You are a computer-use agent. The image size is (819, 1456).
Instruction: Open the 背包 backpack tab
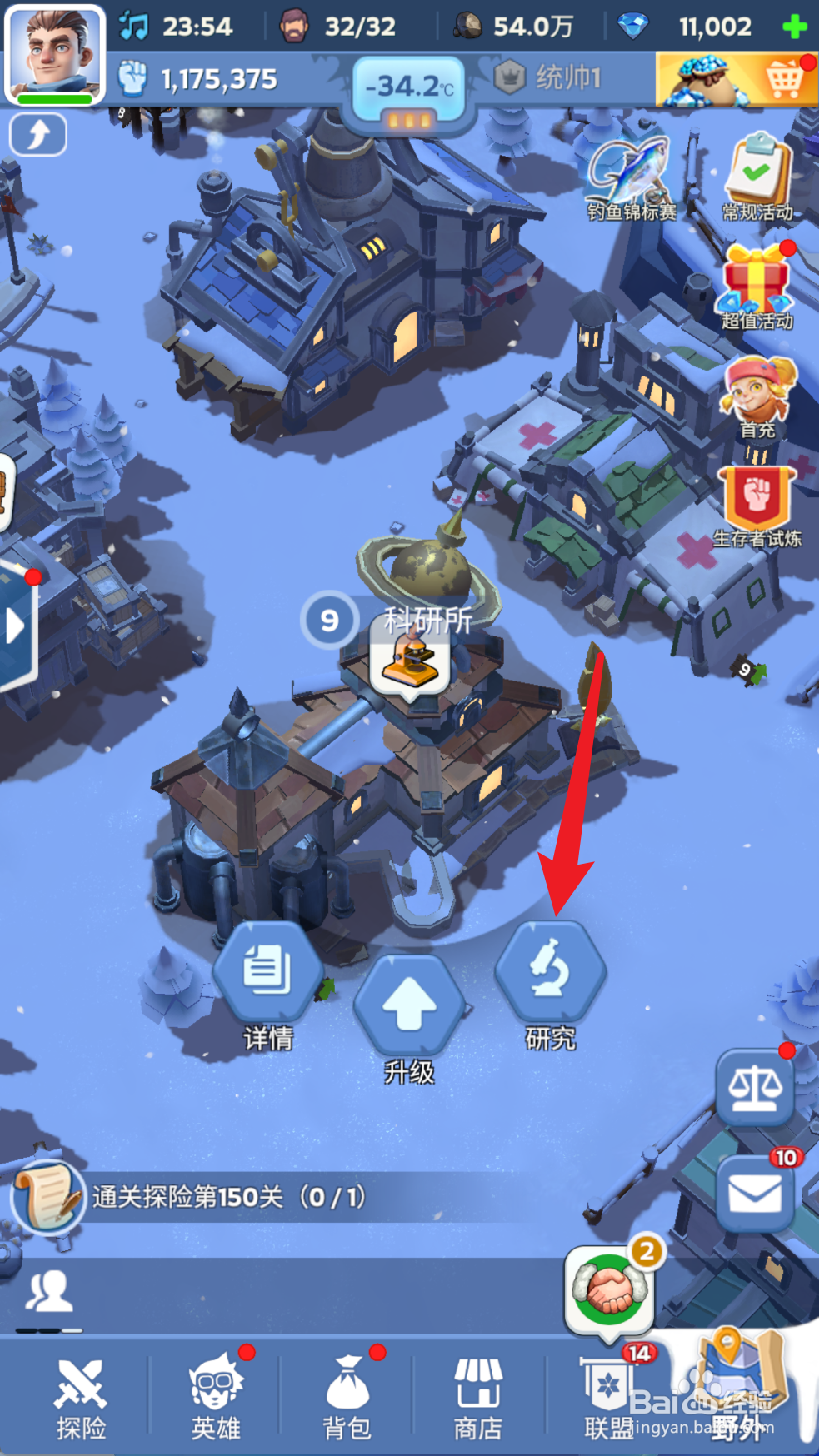click(x=347, y=1399)
